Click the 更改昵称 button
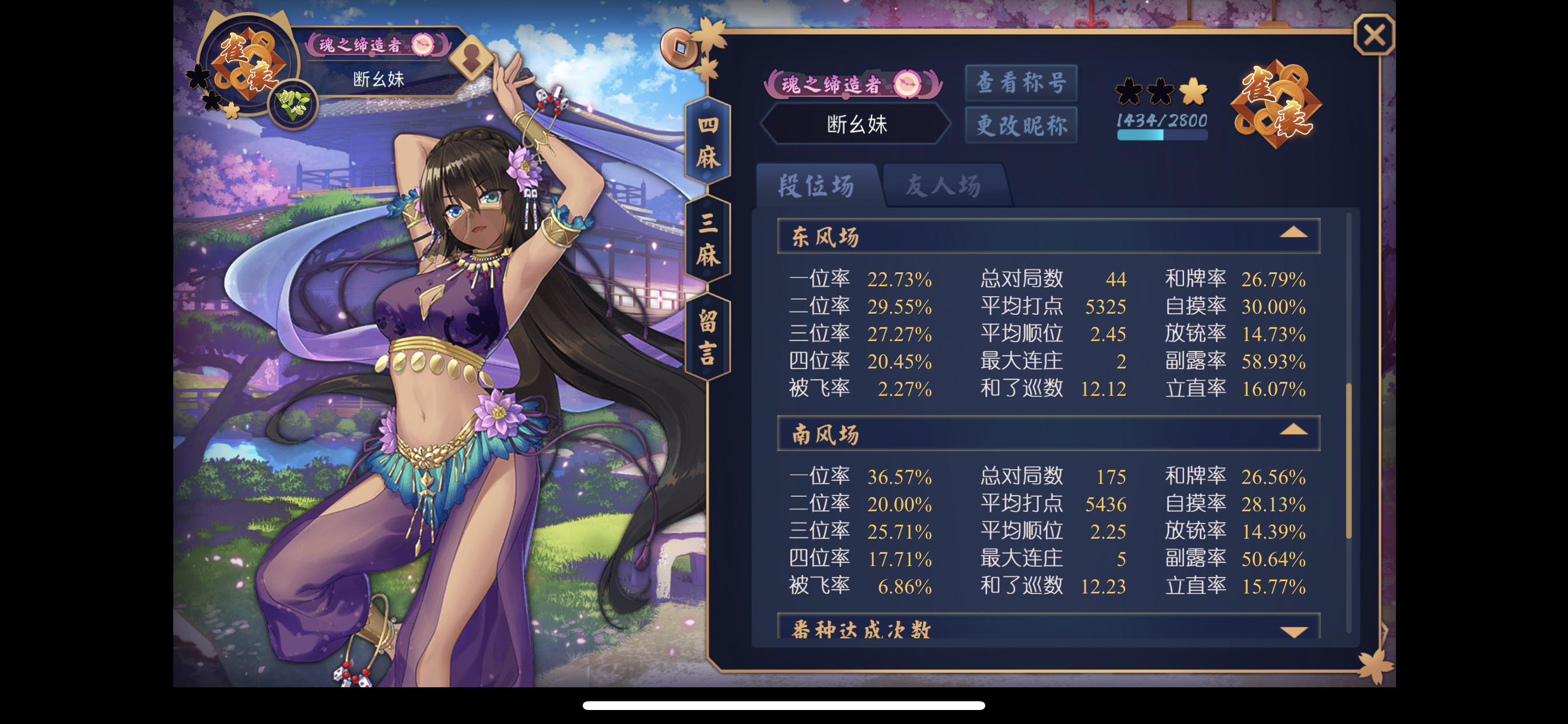The width and height of the screenshot is (1568, 724). (1021, 125)
